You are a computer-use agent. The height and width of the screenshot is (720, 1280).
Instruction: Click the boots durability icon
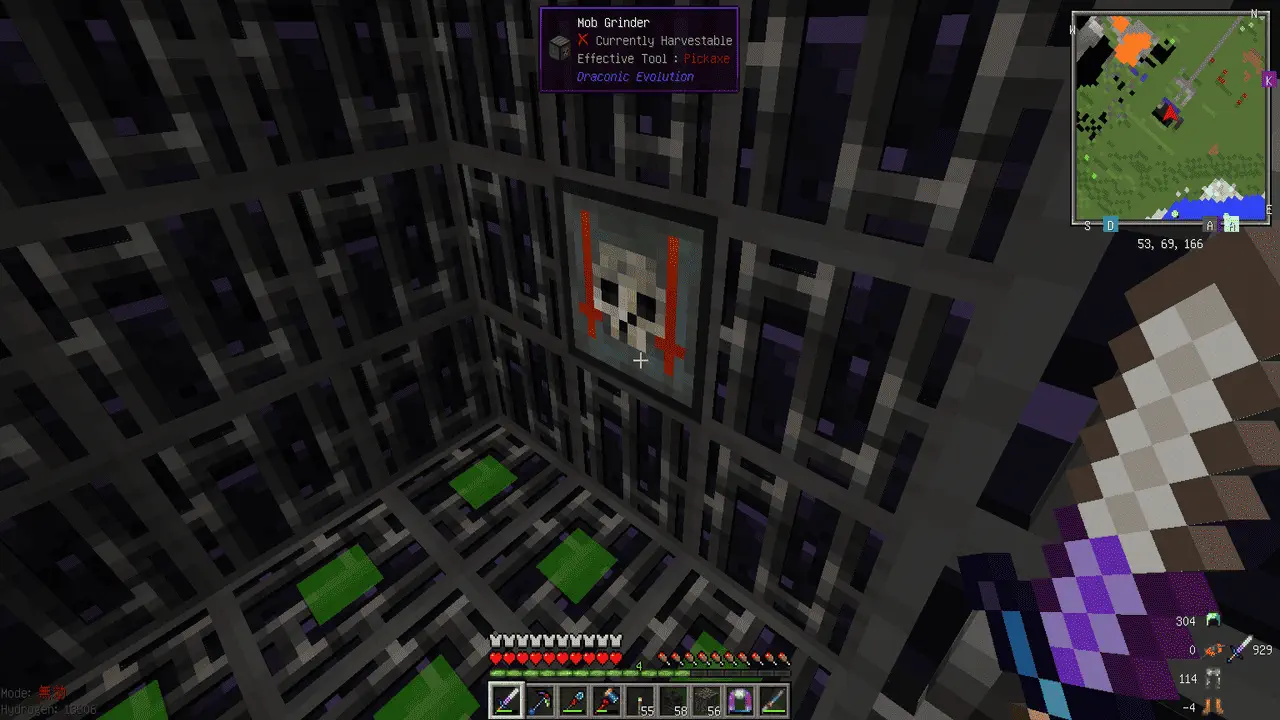(1214, 707)
